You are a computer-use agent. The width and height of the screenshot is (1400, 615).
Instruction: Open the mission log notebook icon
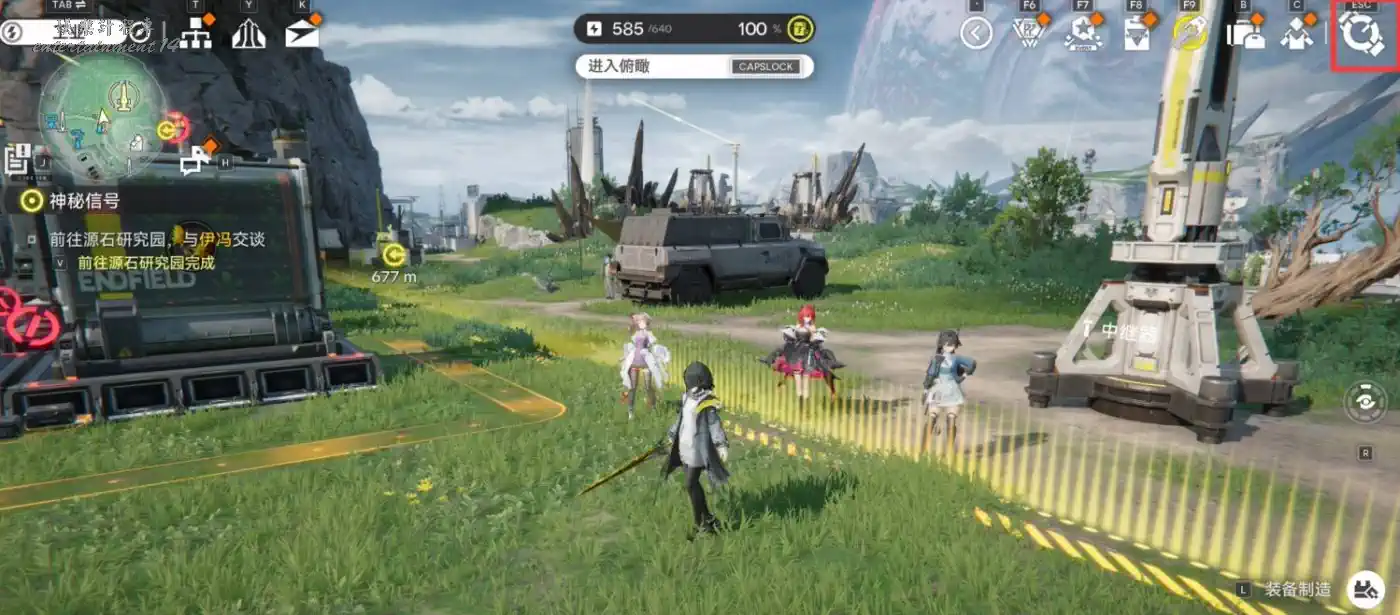tap(17, 158)
